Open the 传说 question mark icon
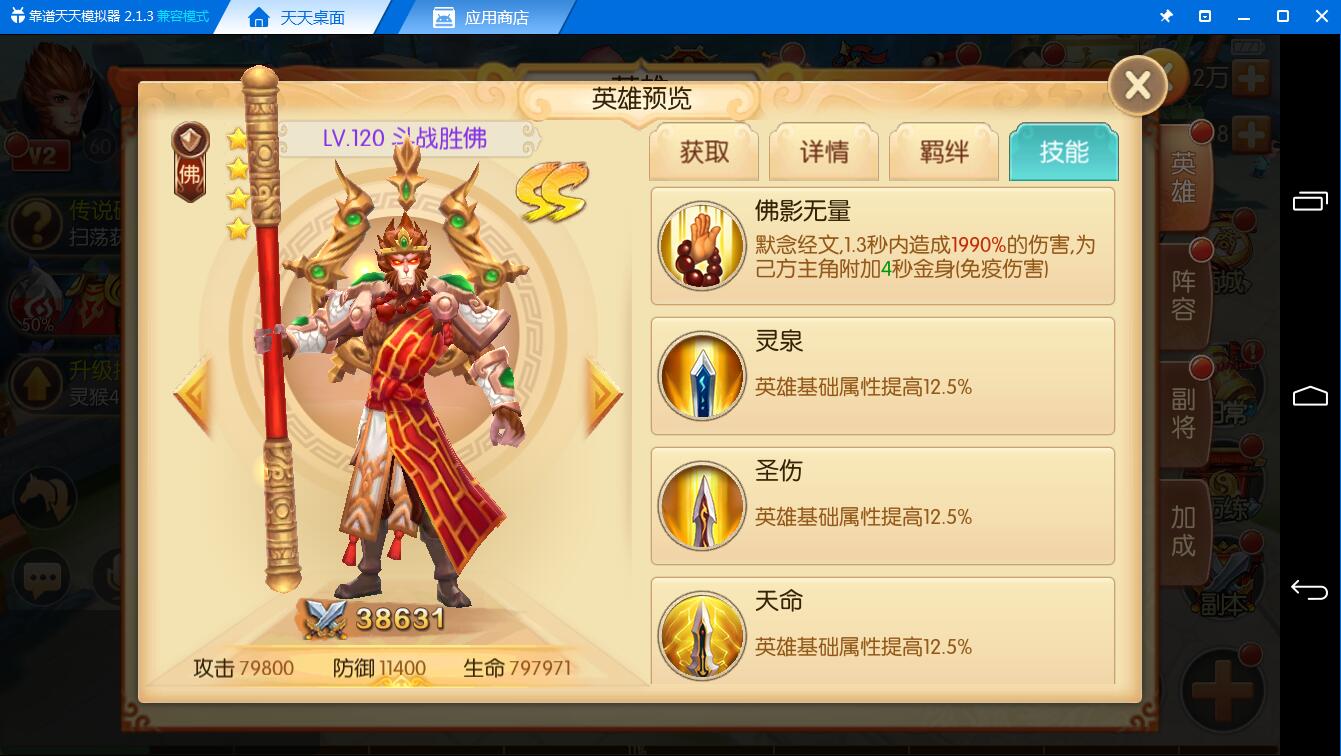1341x756 pixels. click(x=37, y=225)
